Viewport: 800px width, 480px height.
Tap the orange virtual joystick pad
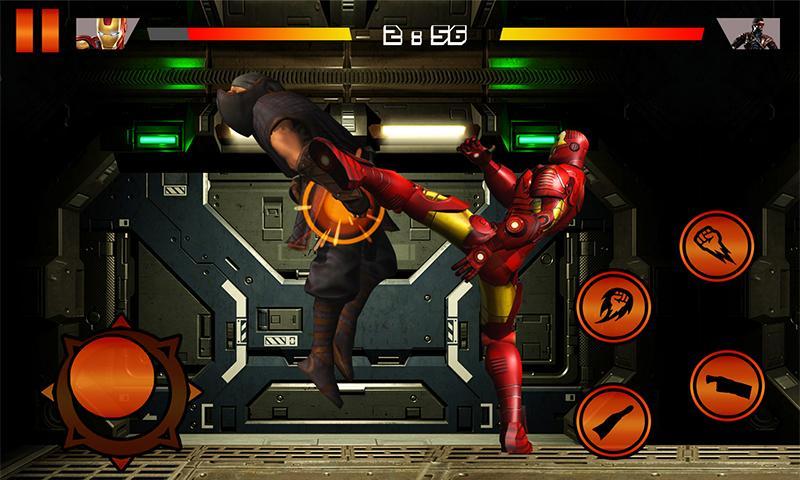point(111,381)
